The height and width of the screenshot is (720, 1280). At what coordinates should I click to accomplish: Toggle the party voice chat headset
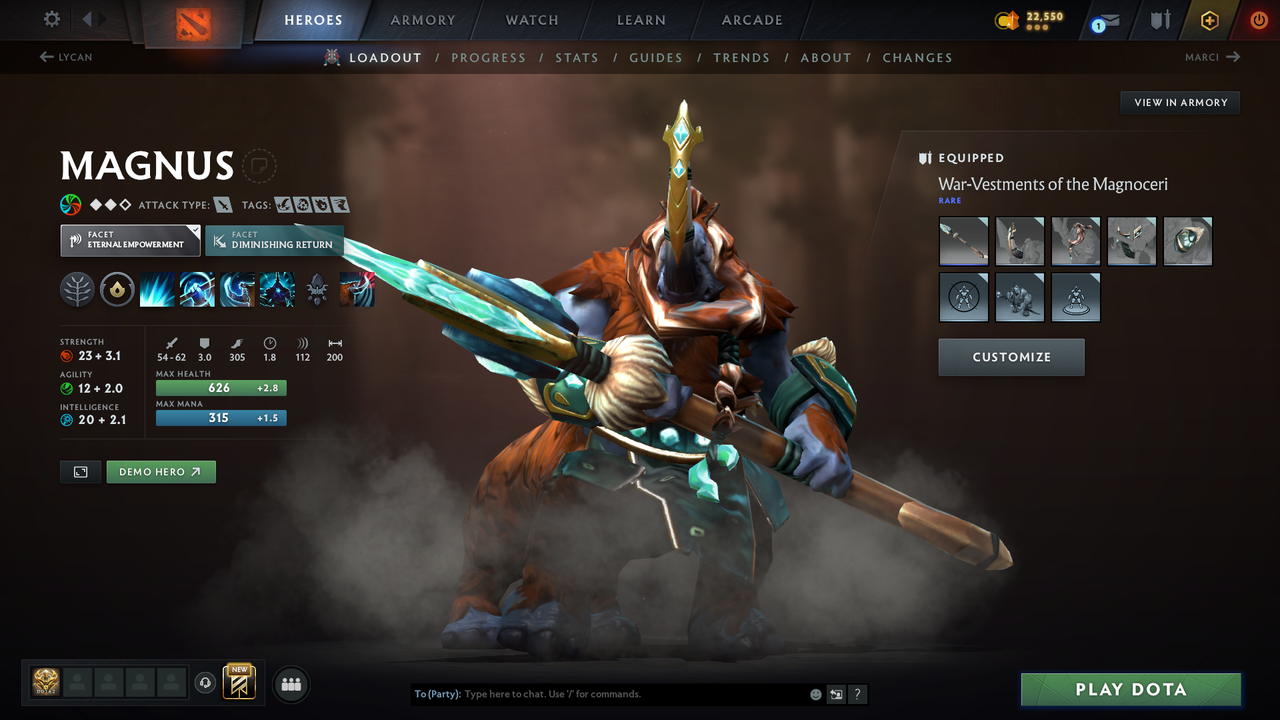pyautogui.click(x=206, y=683)
